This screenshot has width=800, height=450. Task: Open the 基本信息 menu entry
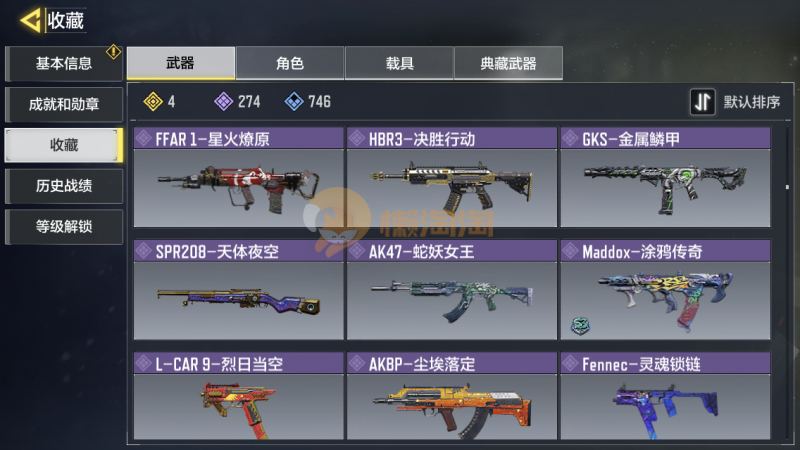point(64,63)
